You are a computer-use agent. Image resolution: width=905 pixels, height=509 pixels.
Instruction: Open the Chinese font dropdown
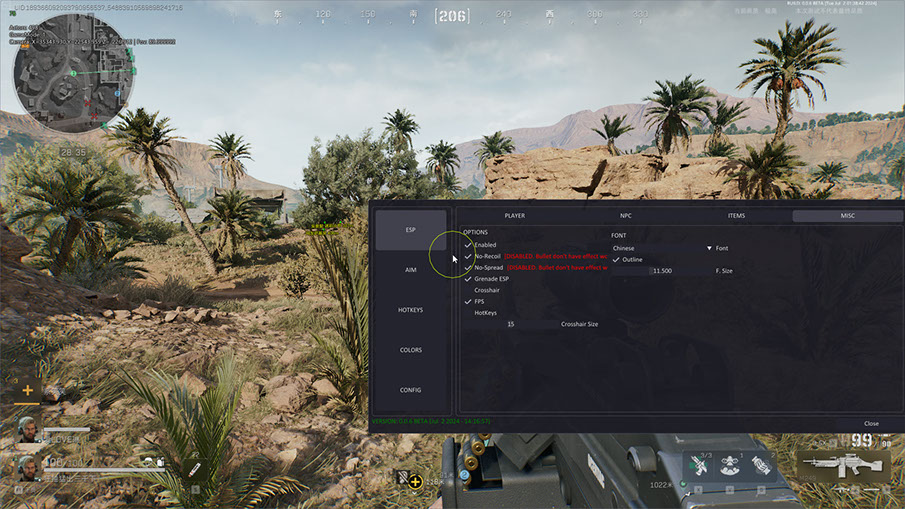[662, 248]
